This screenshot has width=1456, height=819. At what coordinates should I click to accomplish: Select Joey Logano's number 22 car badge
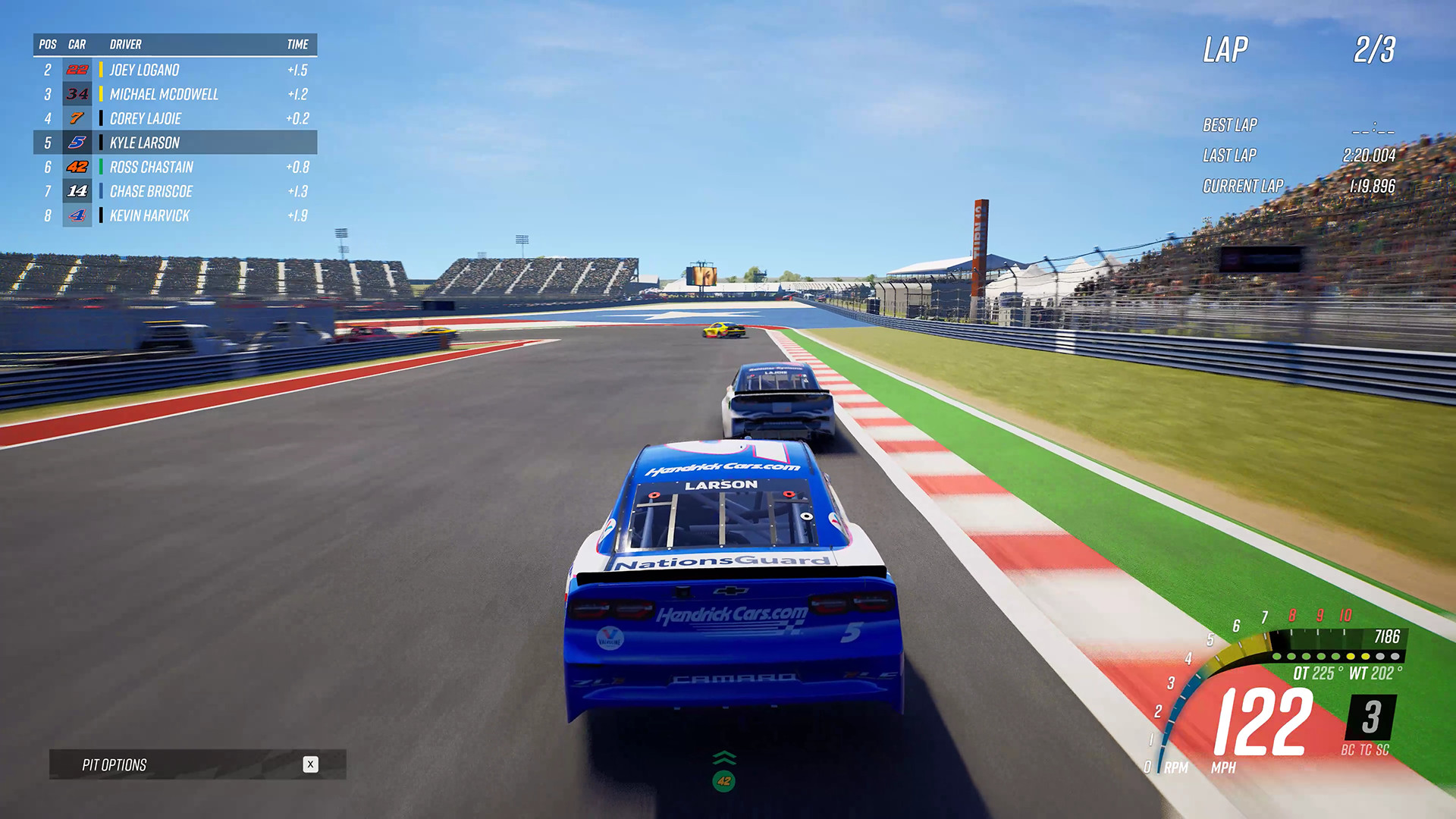[76, 70]
